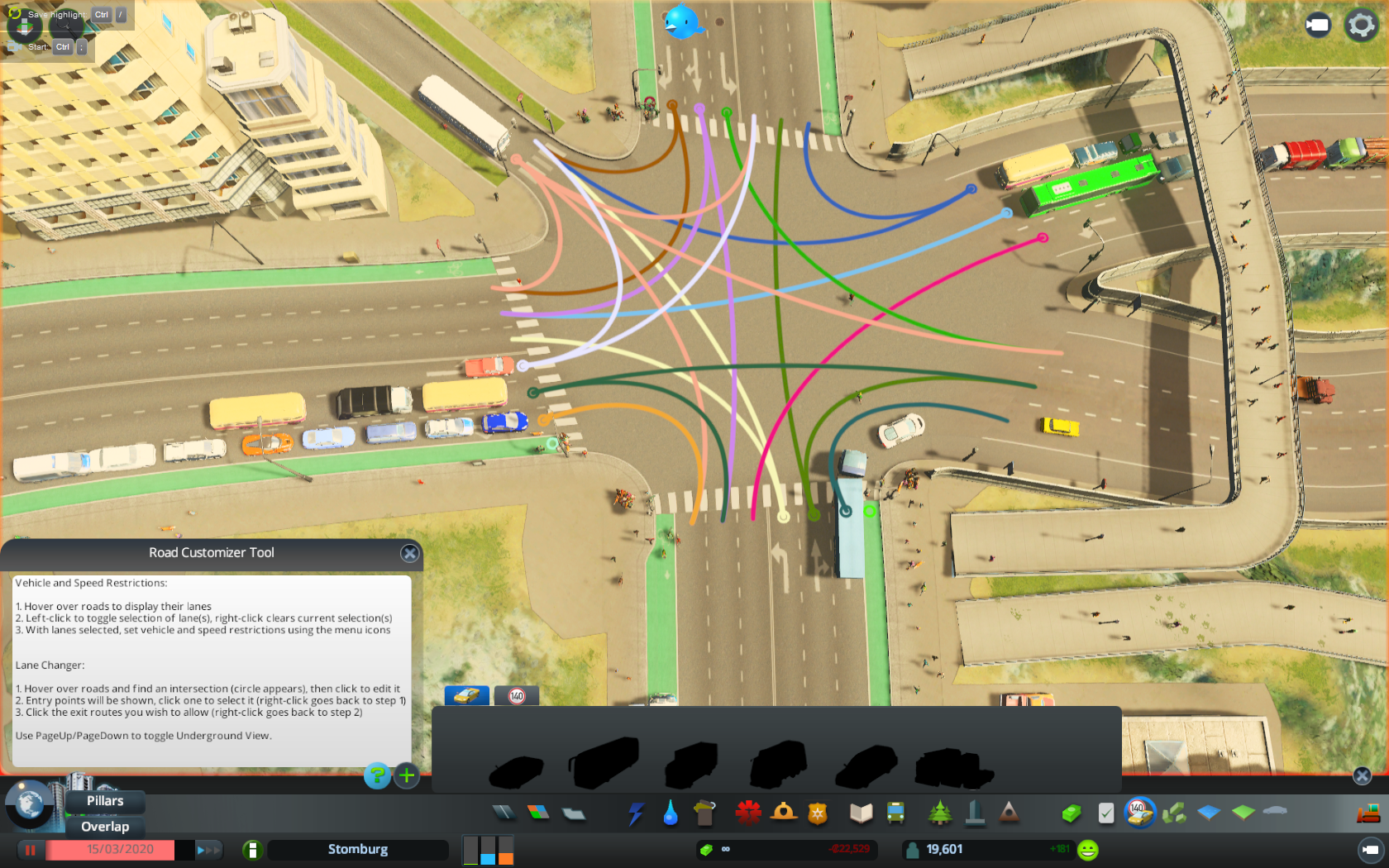This screenshot has height=868, width=1389.
Task: Open the Zoning tool
Action: tap(538, 813)
